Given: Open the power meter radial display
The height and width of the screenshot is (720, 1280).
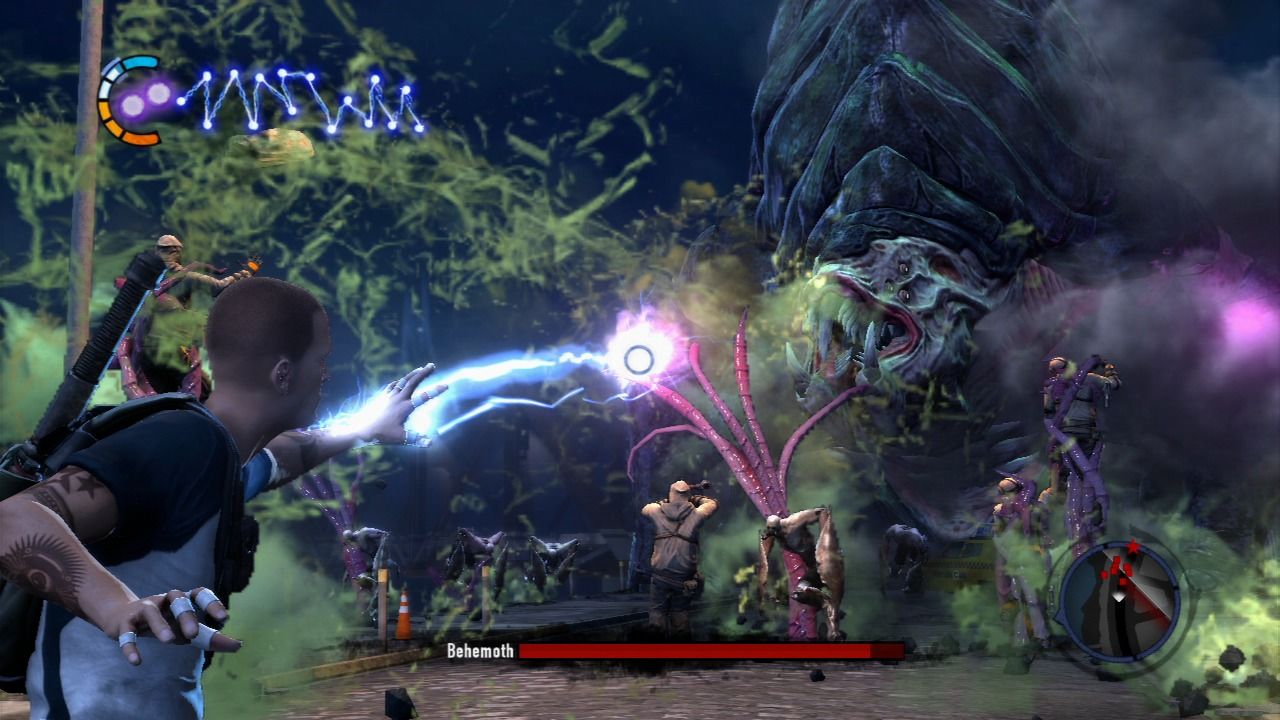Looking at the screenshot, I should pyautogui.click(x=120, y=100).
